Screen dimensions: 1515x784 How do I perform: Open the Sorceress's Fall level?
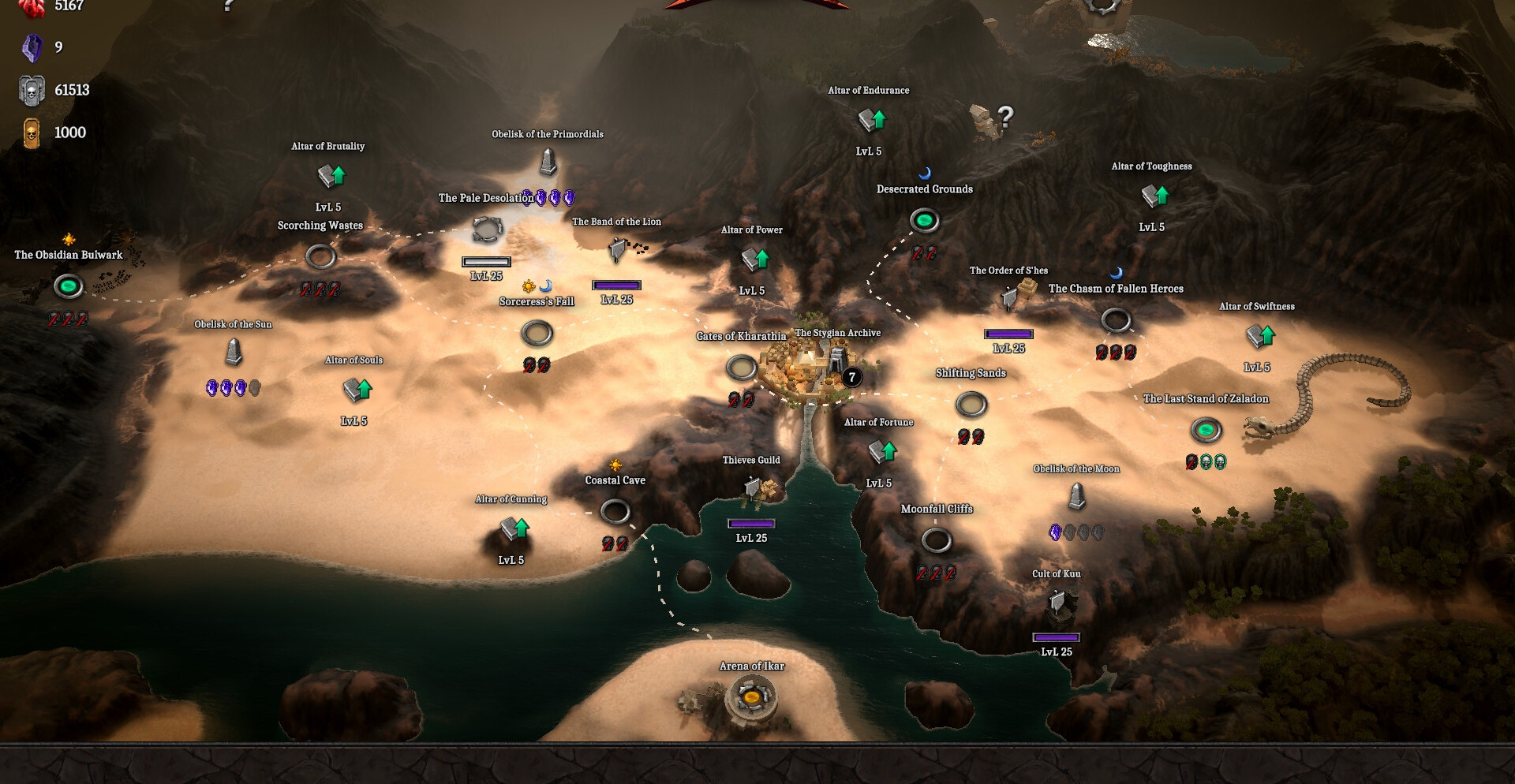pos(537,334)
